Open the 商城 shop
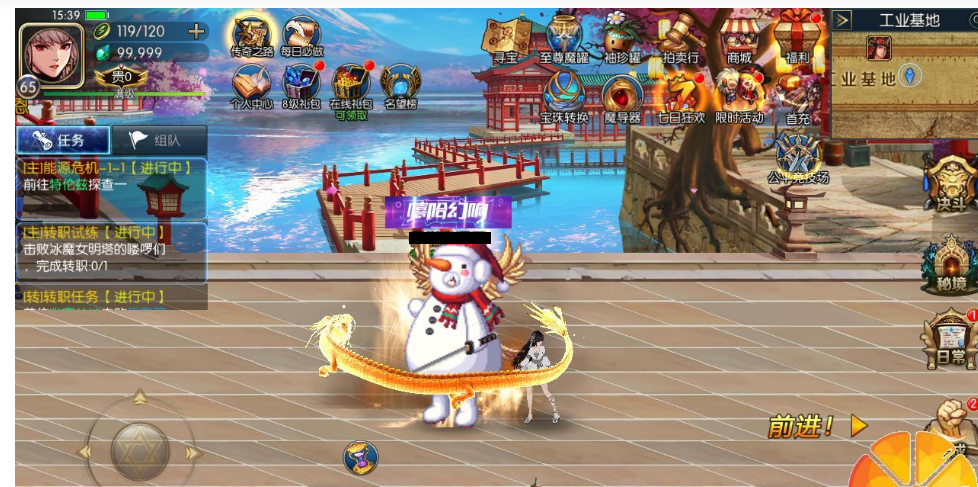This screenshot has height=487, width=978. click(740, 40)
